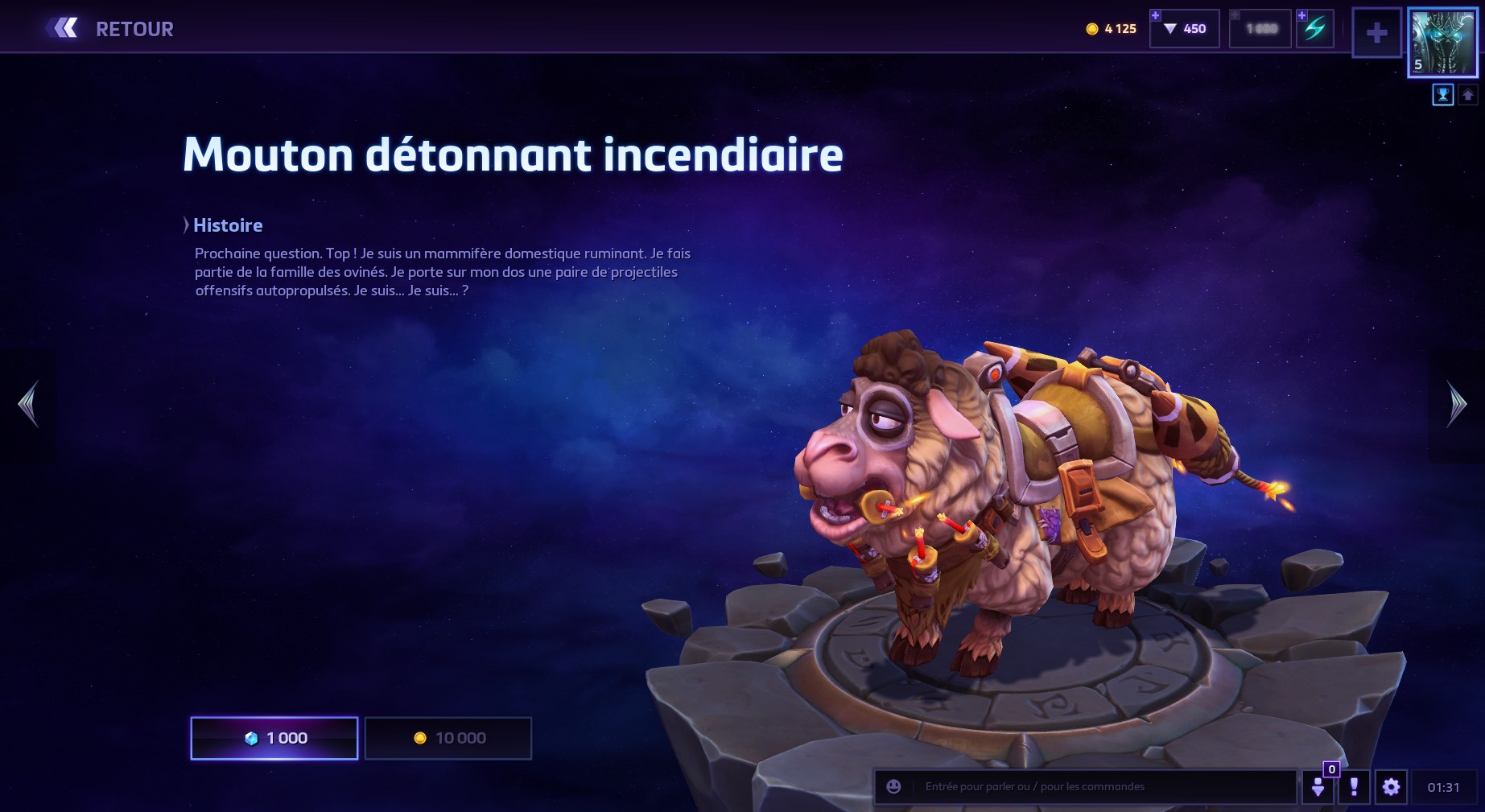Viewport: 1485px width, 812px height.
Task: Show the previous mount with left arrow
Action: 28,404
